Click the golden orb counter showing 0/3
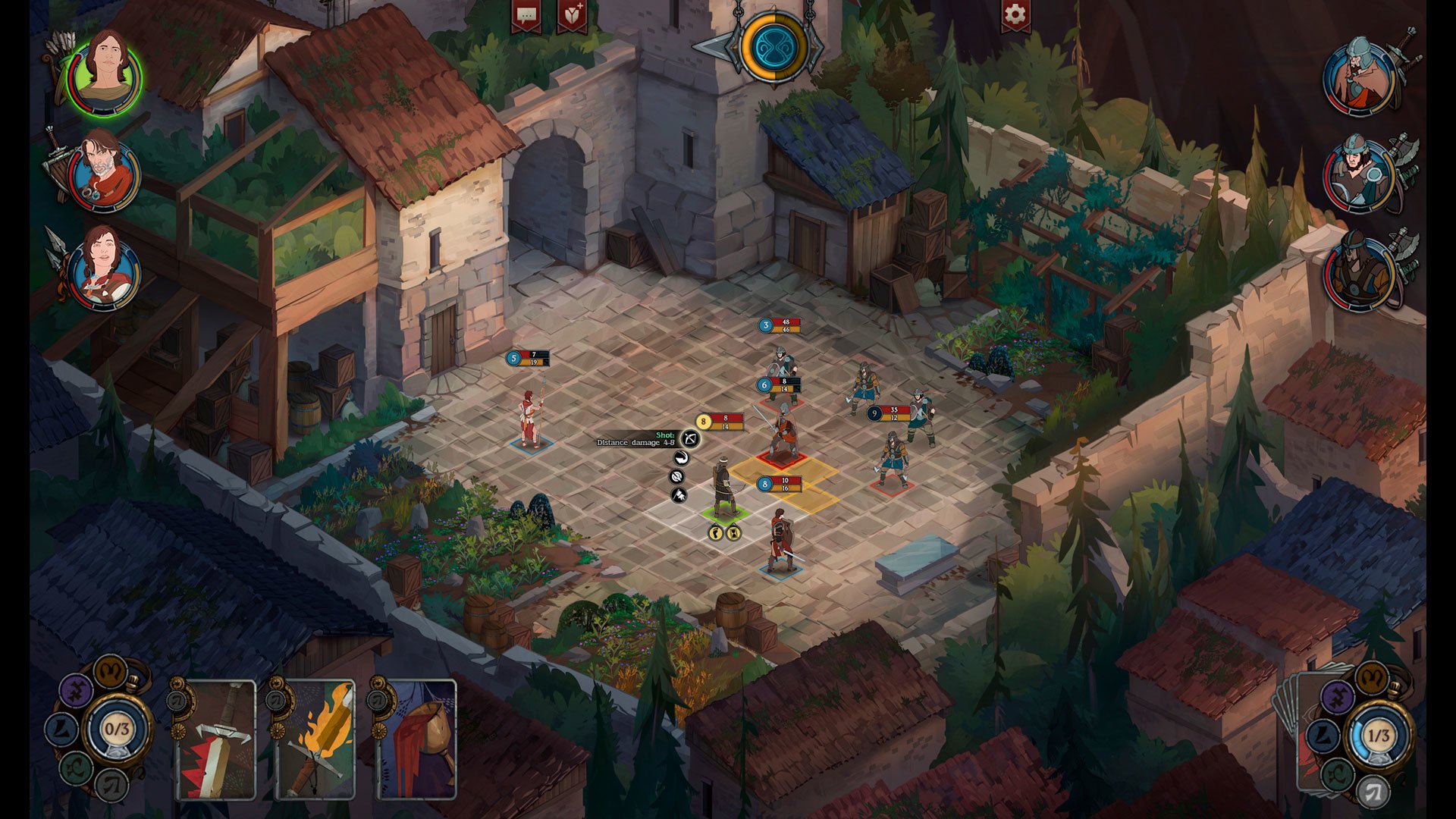 118,728
